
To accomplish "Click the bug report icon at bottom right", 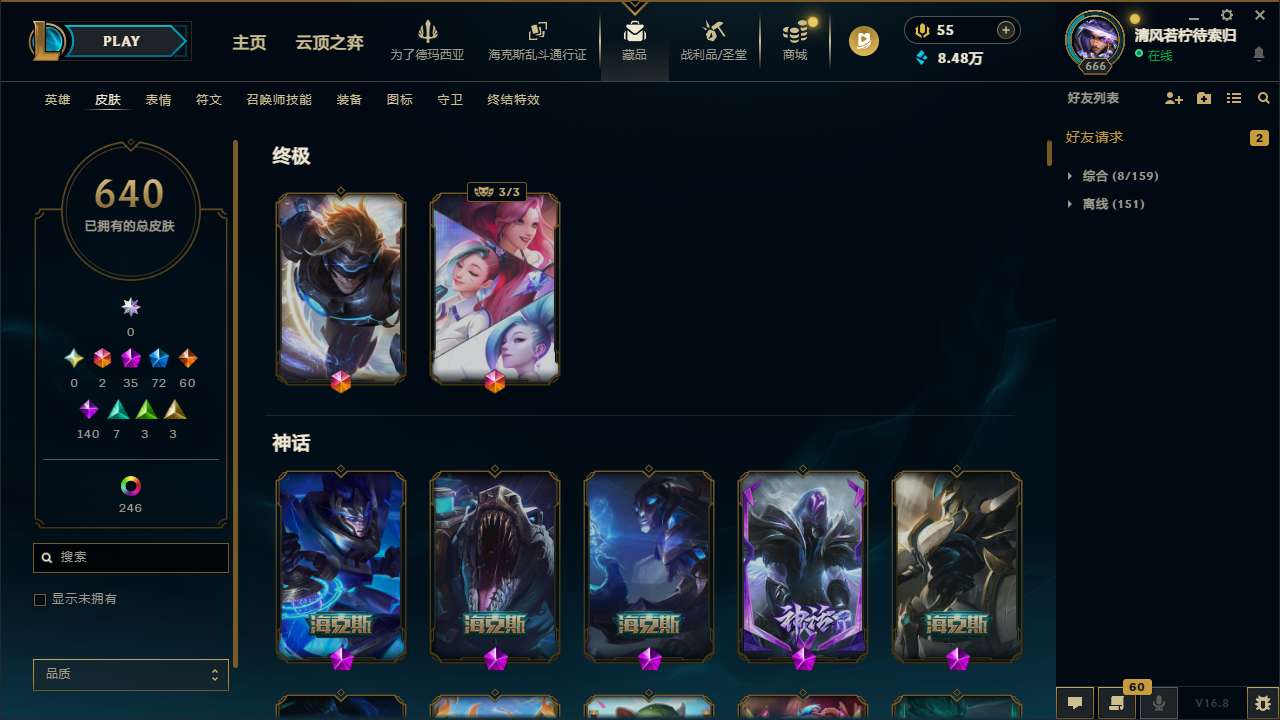I will click(1264, 703).
